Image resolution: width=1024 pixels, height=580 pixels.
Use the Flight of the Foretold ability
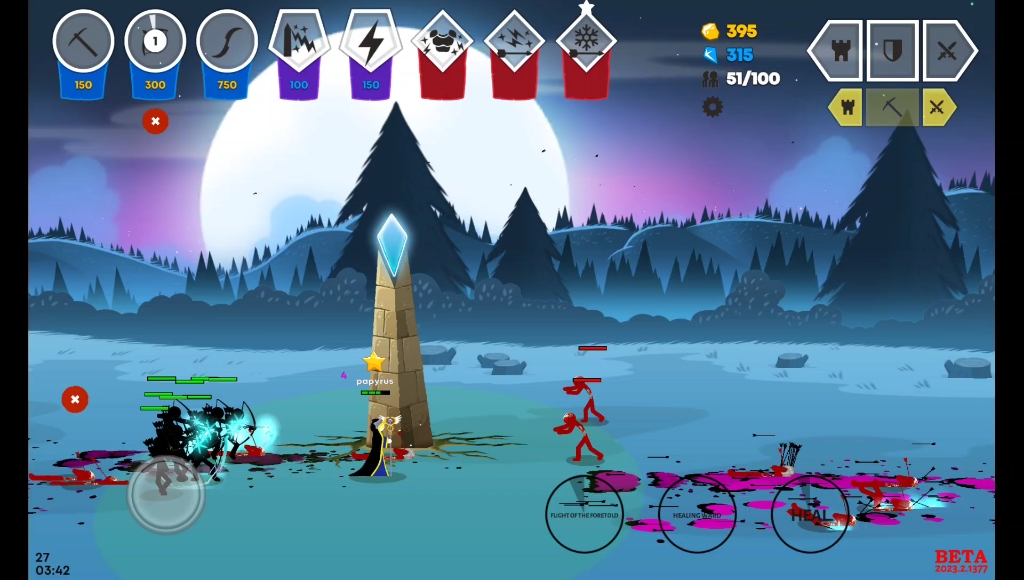pos(584,514)
